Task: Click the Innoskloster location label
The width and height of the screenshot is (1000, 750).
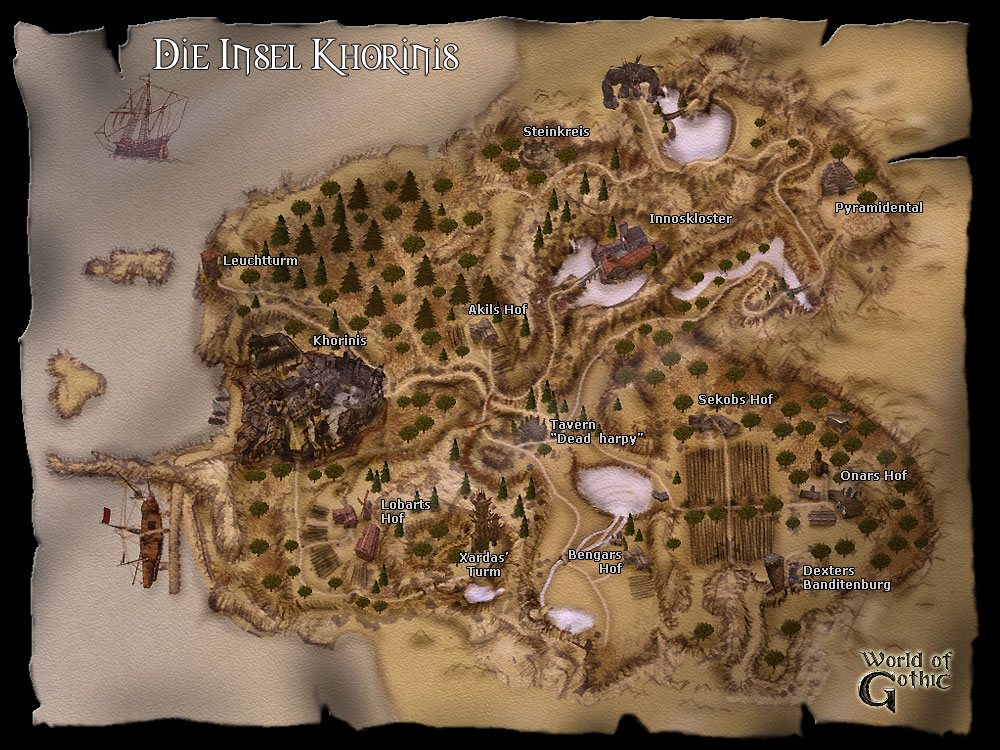Action: click(x=690, y=218)
